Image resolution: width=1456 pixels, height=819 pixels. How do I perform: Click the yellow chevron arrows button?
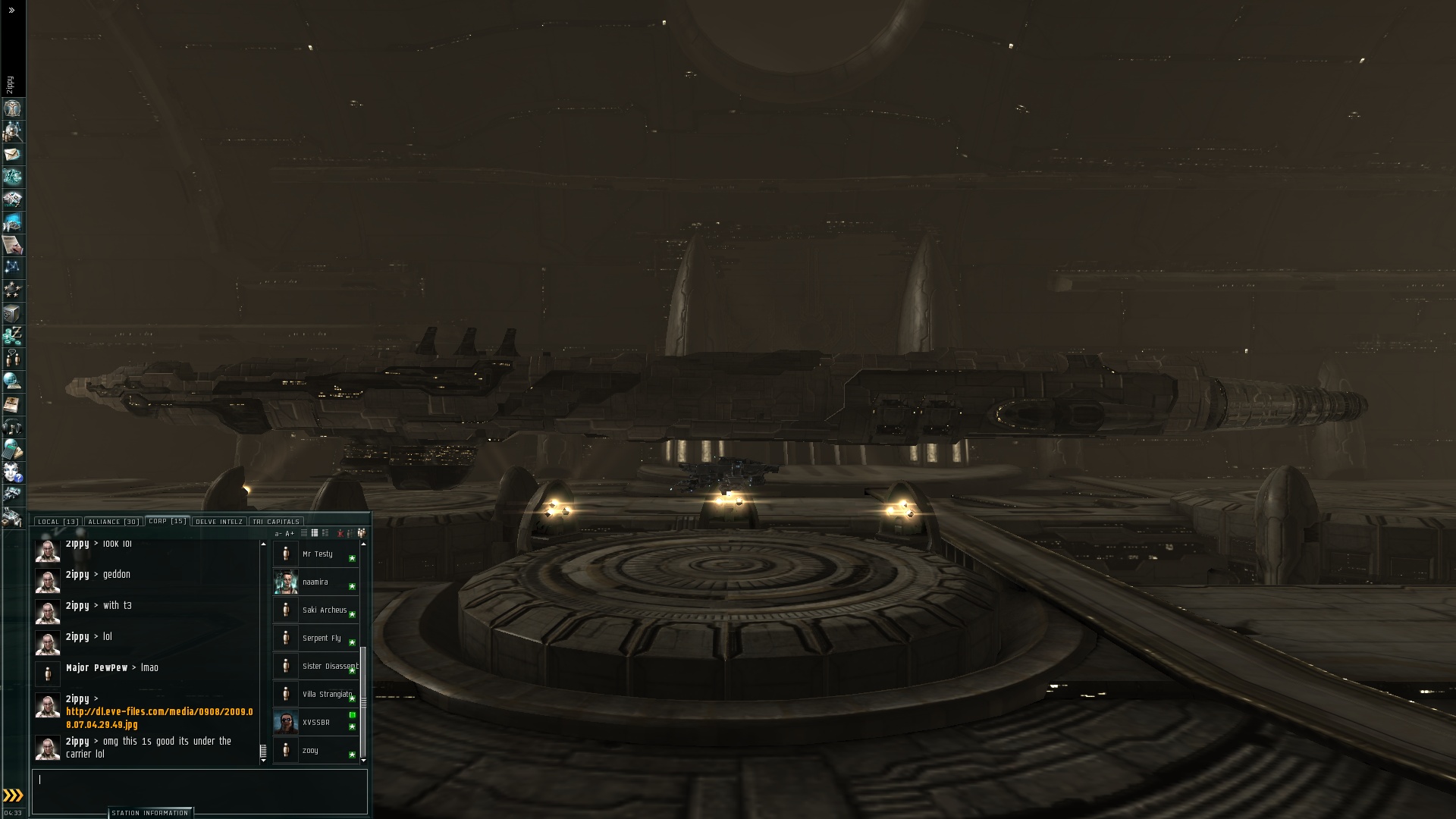coord(13,795)
